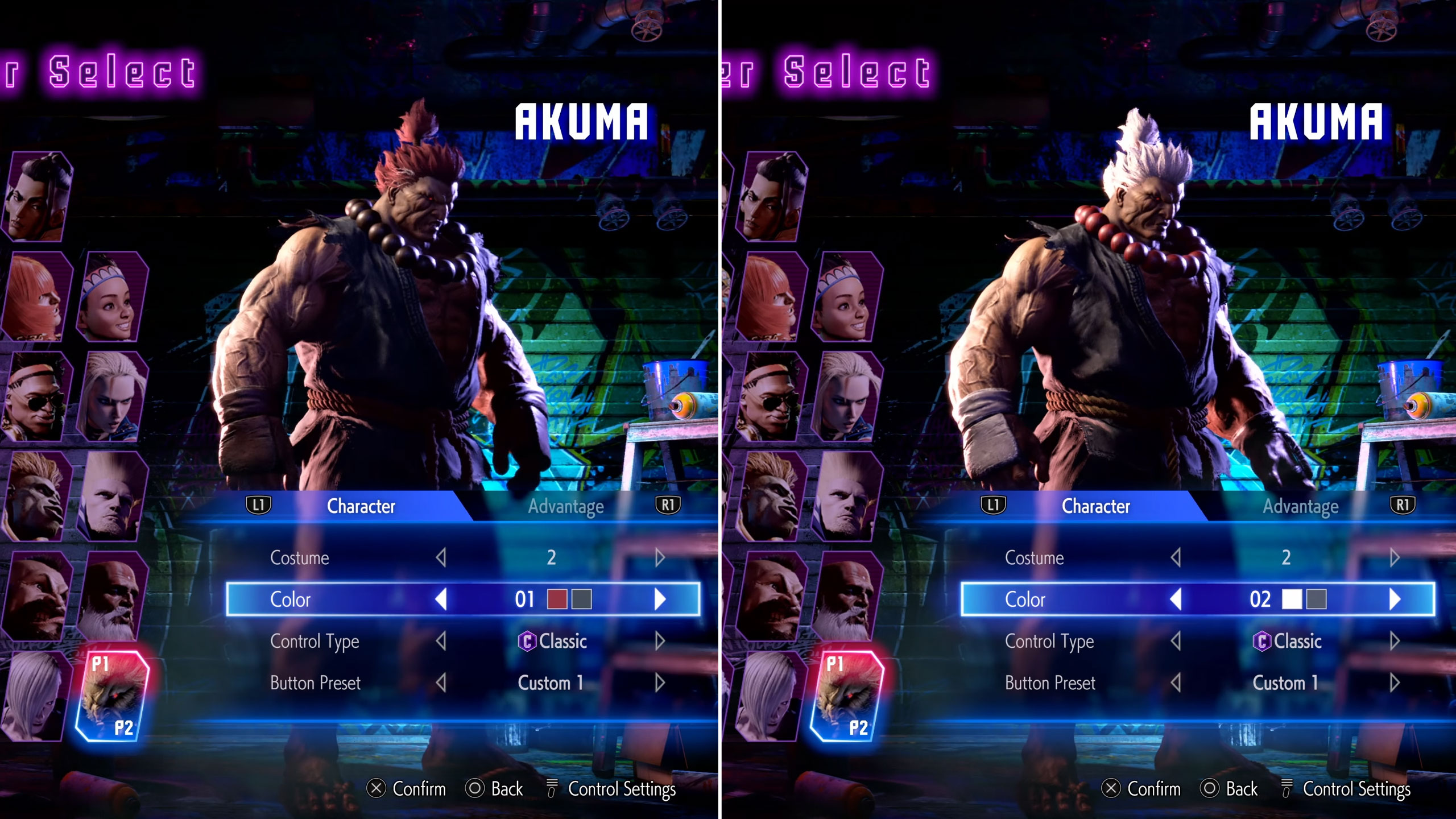Screen dimensions: 1456x819
Task: Click next arrow for Control Type
Action: 660,642
